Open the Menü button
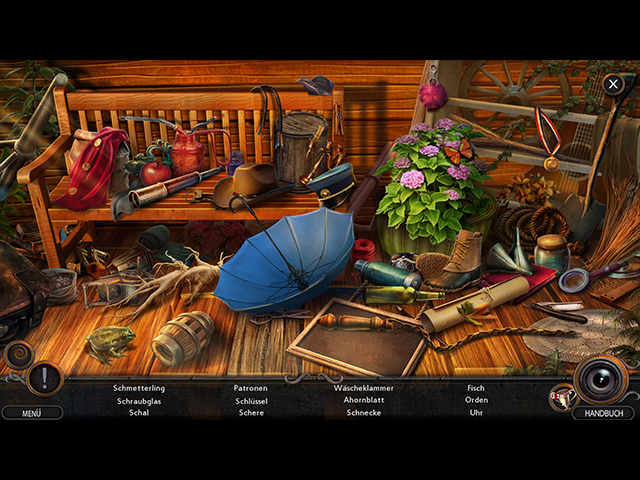 click(31, 412)
